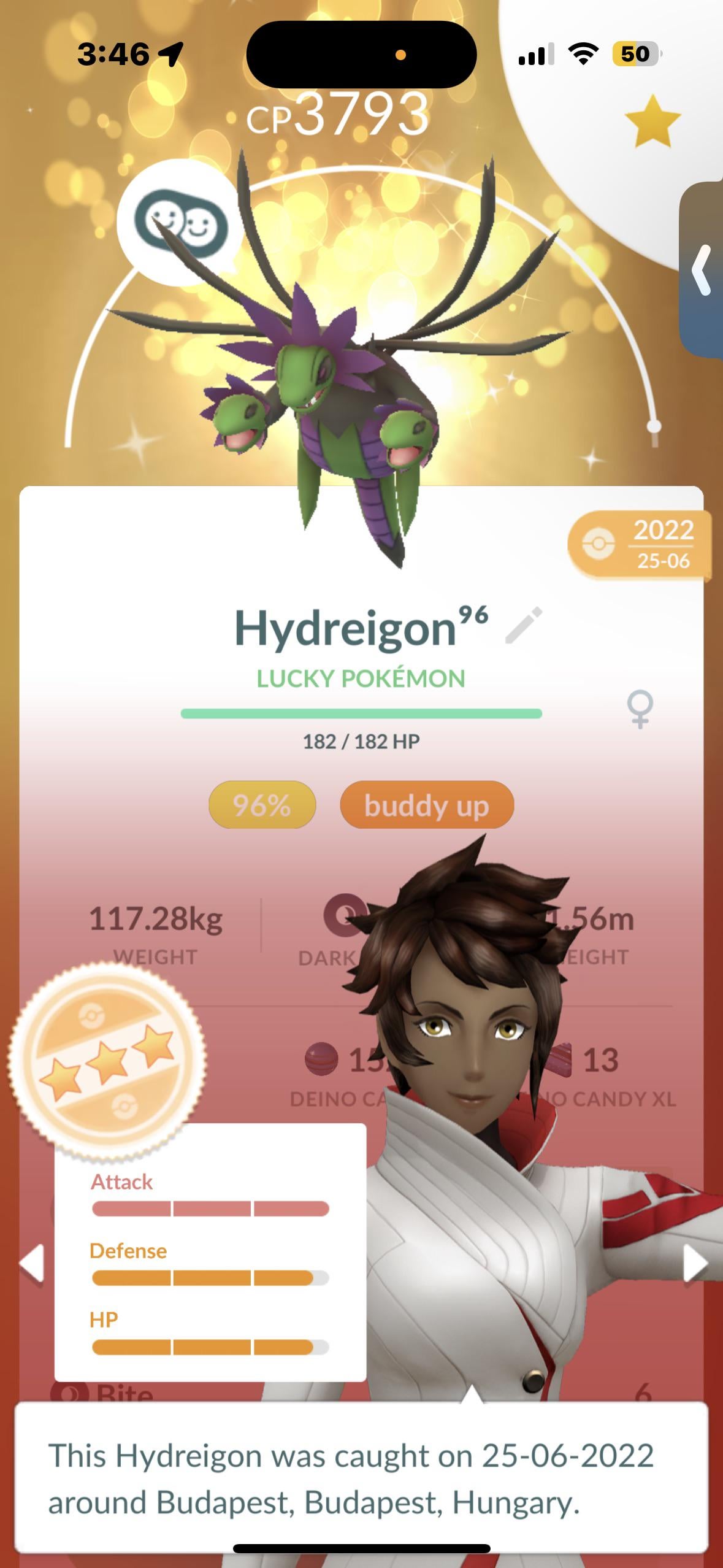Tap the three-star appraisal badge
723x1568 pixels.
tap(107, 1060)
